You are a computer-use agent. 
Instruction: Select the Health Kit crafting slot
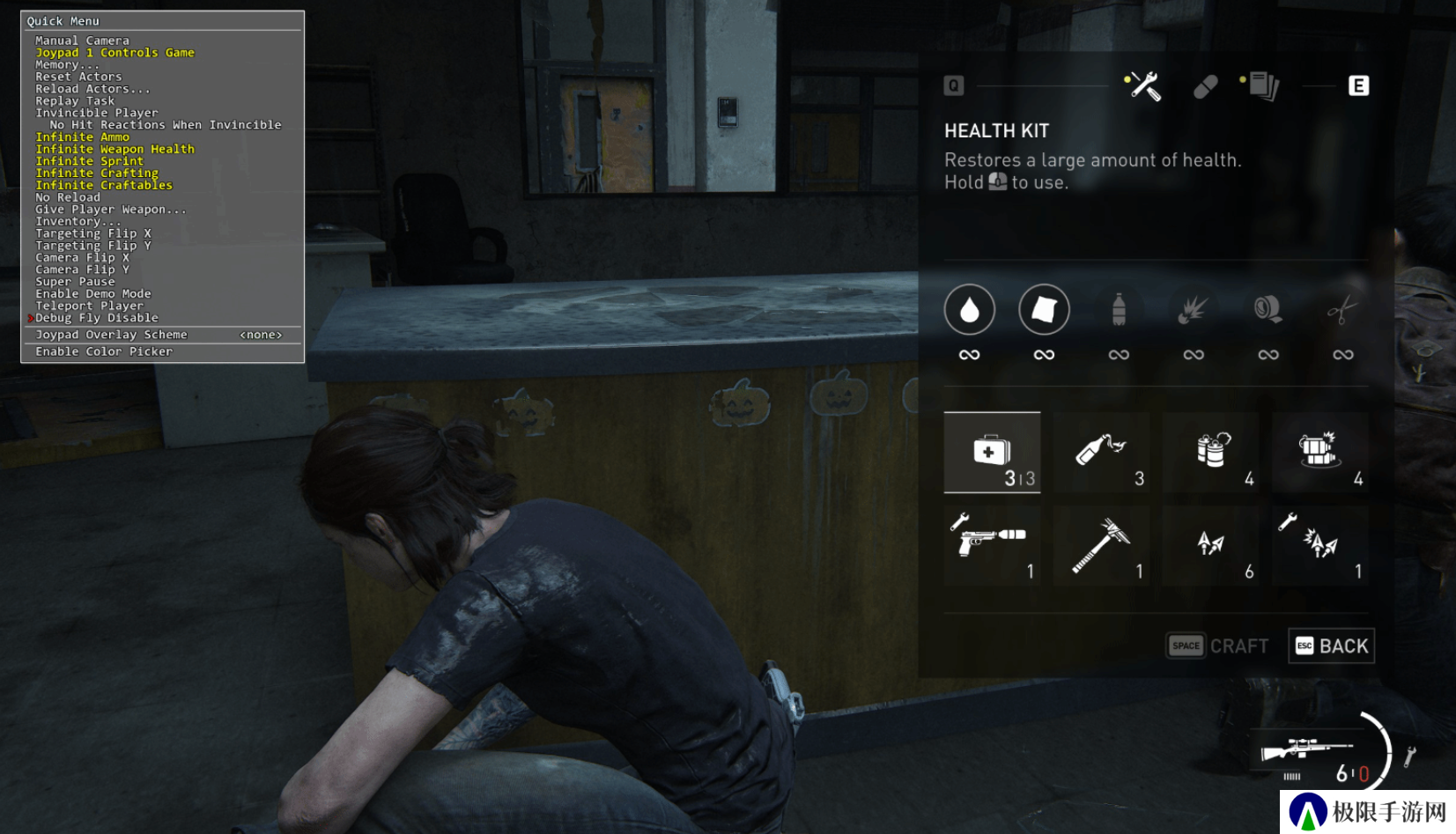[x=992, y=453]
